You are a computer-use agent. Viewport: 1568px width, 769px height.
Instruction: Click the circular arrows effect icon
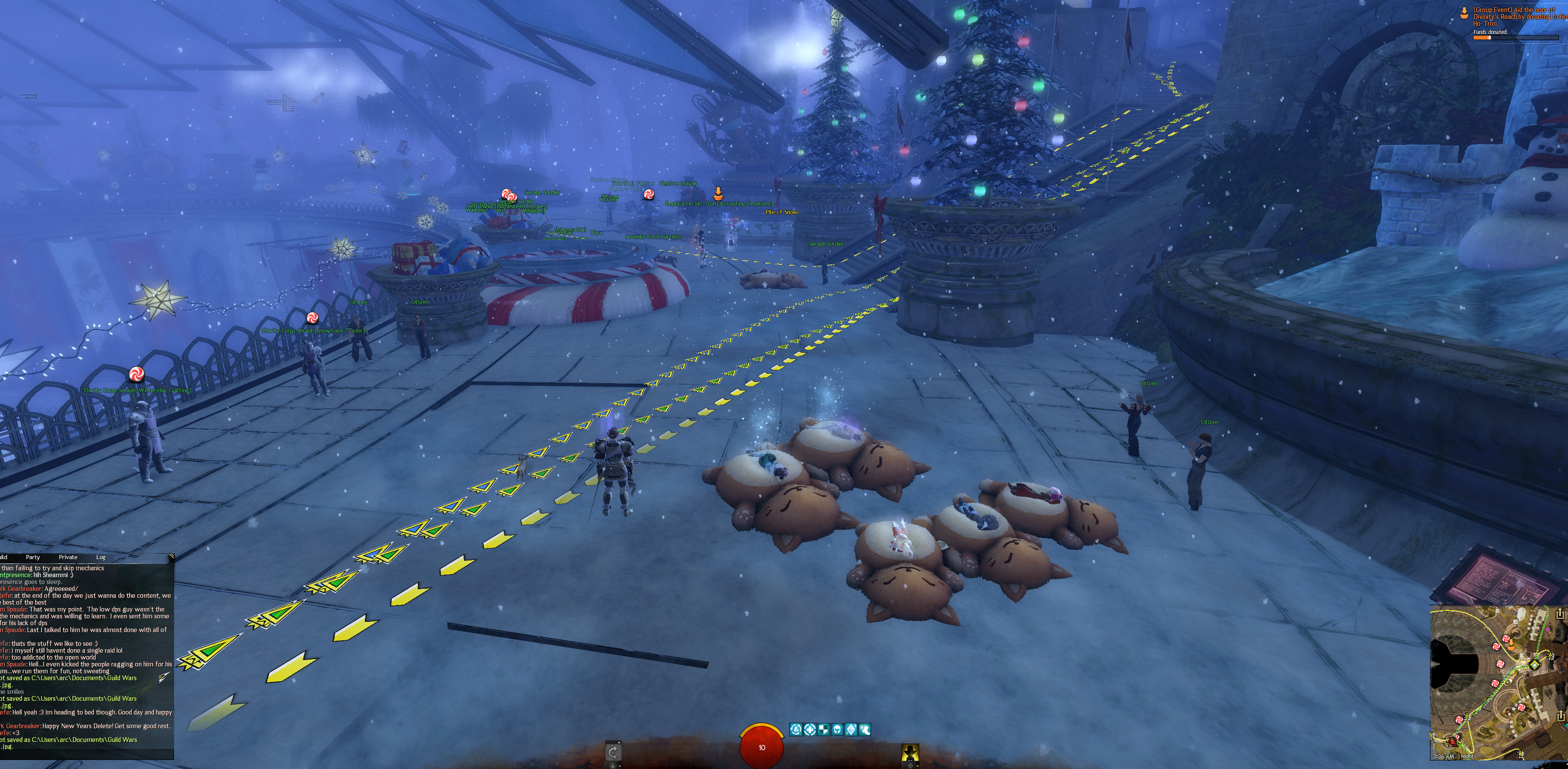coord(796,730)
